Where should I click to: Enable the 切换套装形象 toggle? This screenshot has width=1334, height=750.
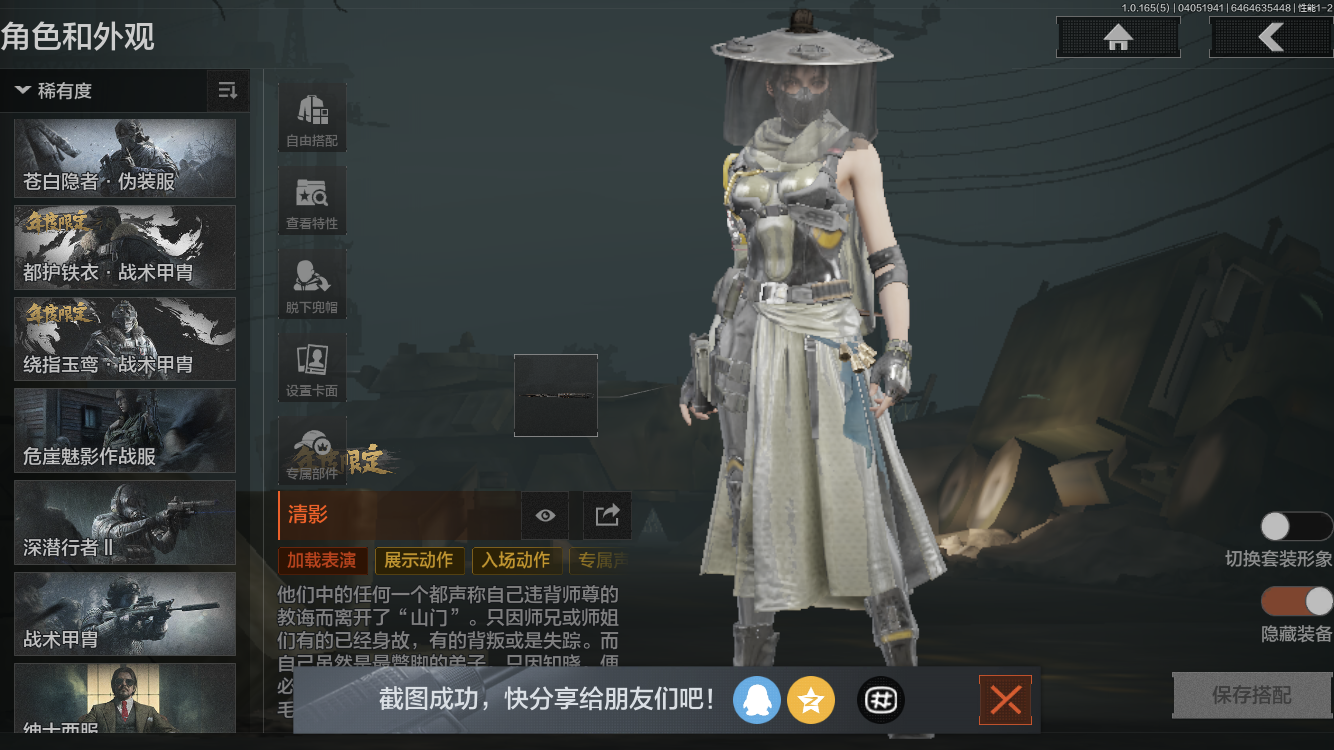tap(1297, 525)
